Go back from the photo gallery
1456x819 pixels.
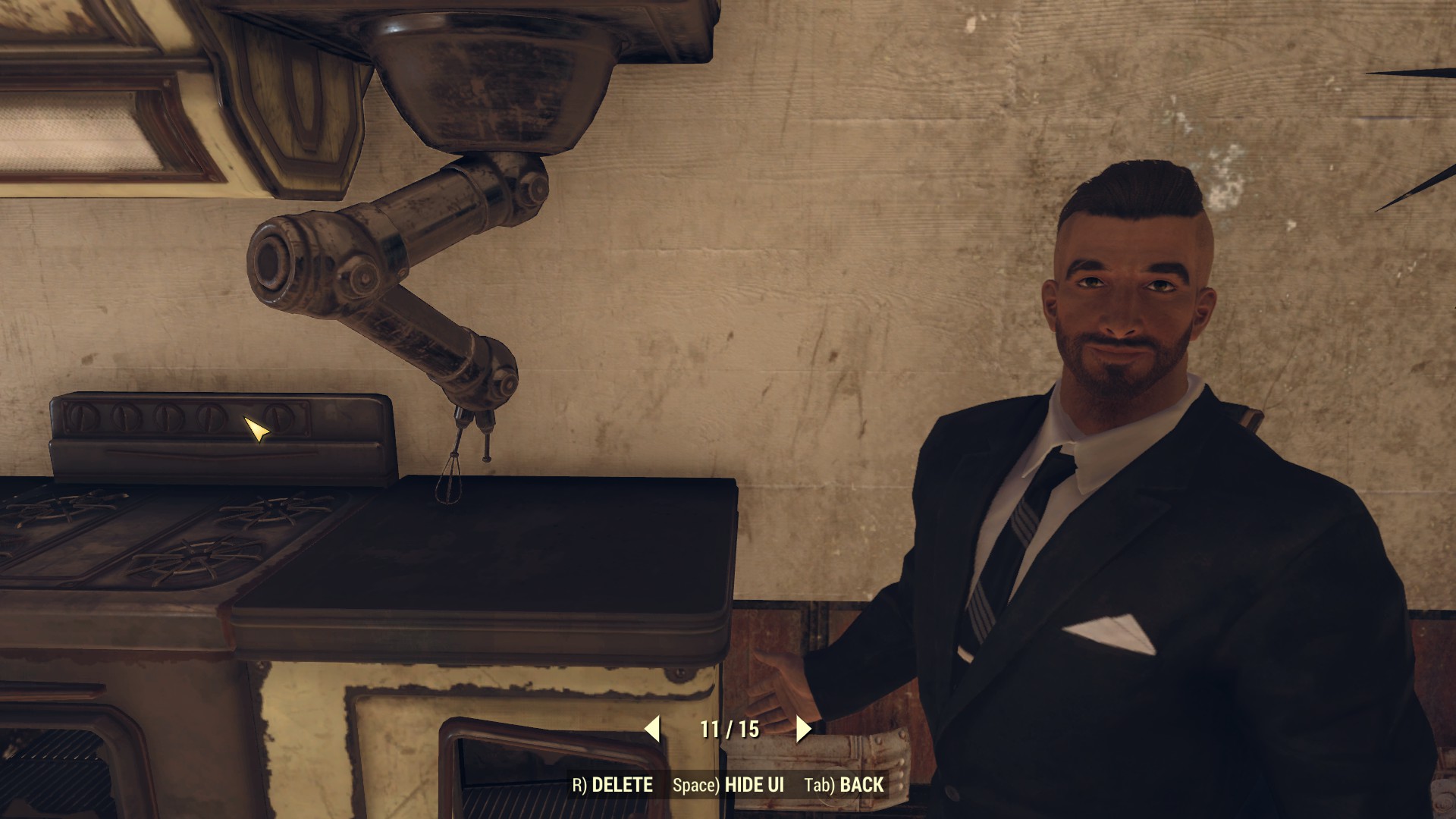(x=844, y=785)
